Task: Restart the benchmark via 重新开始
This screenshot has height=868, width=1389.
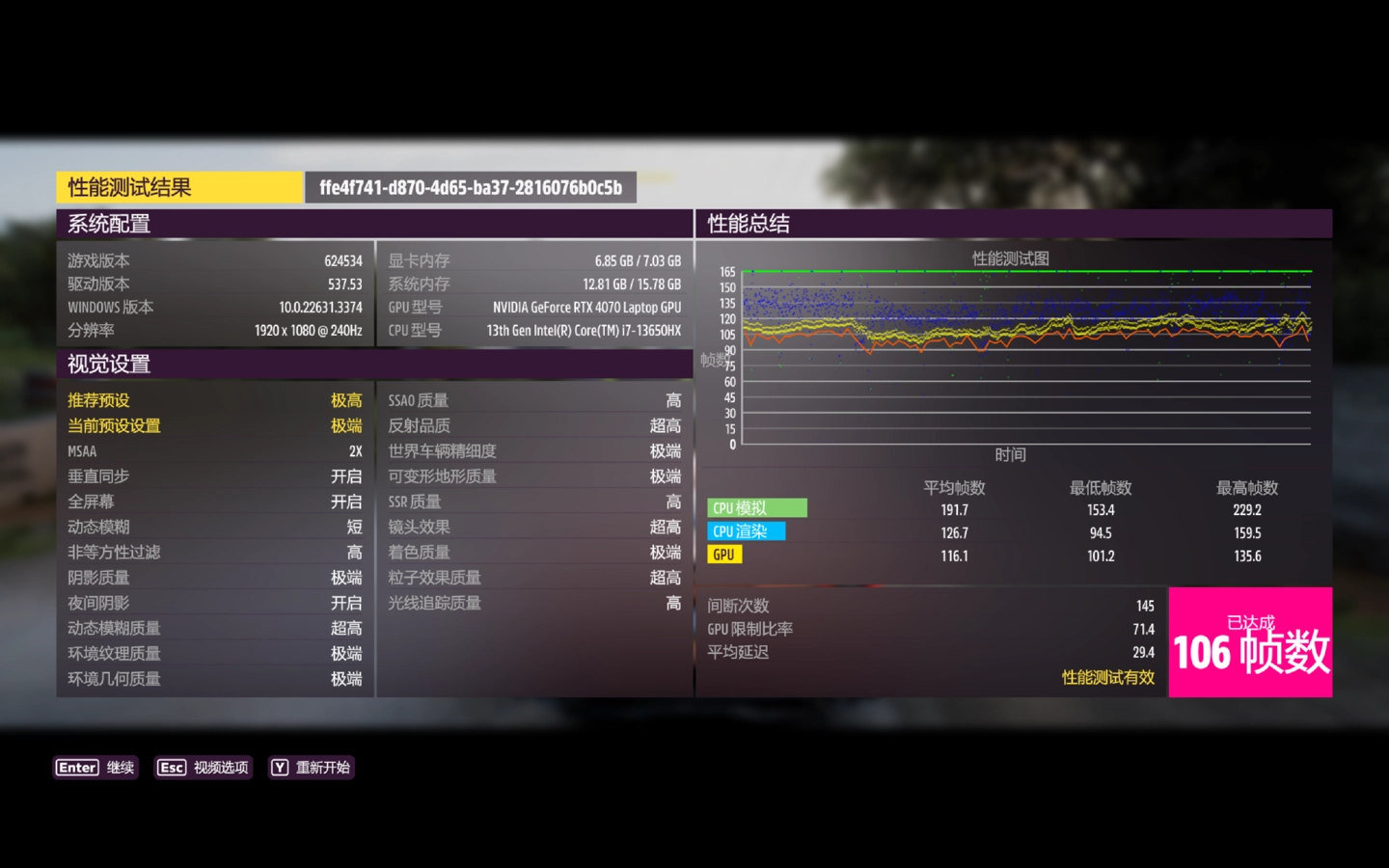Action: 311,768
